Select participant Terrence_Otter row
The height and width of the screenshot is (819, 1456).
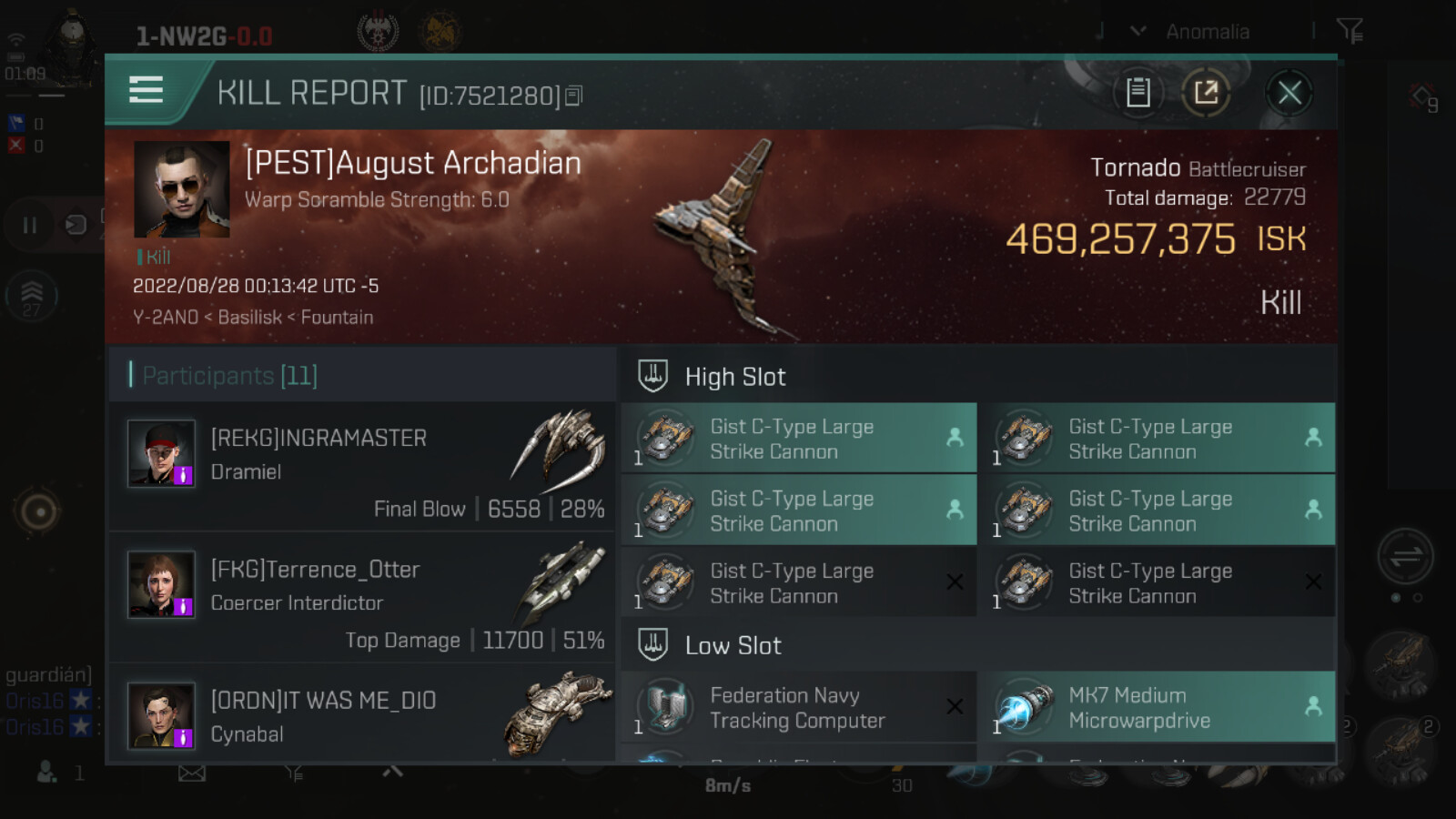coord(364,597)
